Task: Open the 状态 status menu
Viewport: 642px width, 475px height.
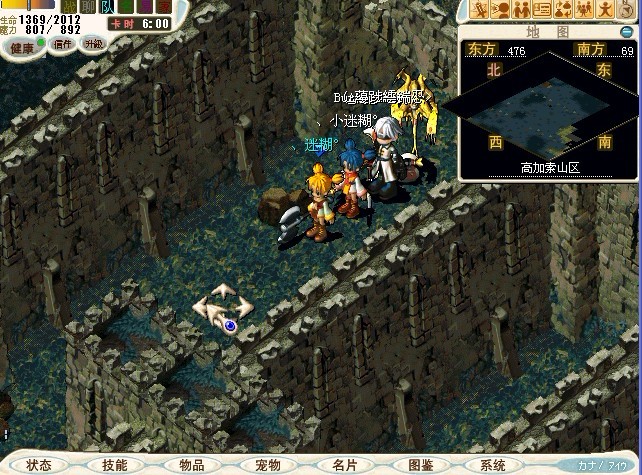Action: 40,465
